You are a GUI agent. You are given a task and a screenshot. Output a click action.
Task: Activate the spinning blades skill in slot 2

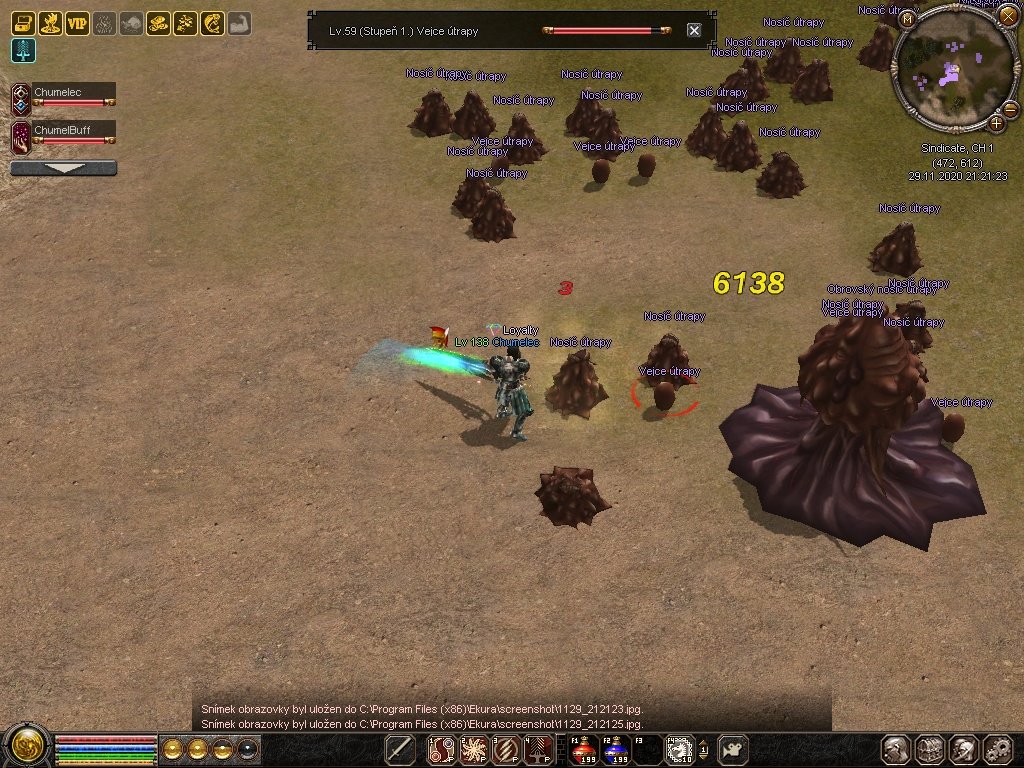pos(475,749)
